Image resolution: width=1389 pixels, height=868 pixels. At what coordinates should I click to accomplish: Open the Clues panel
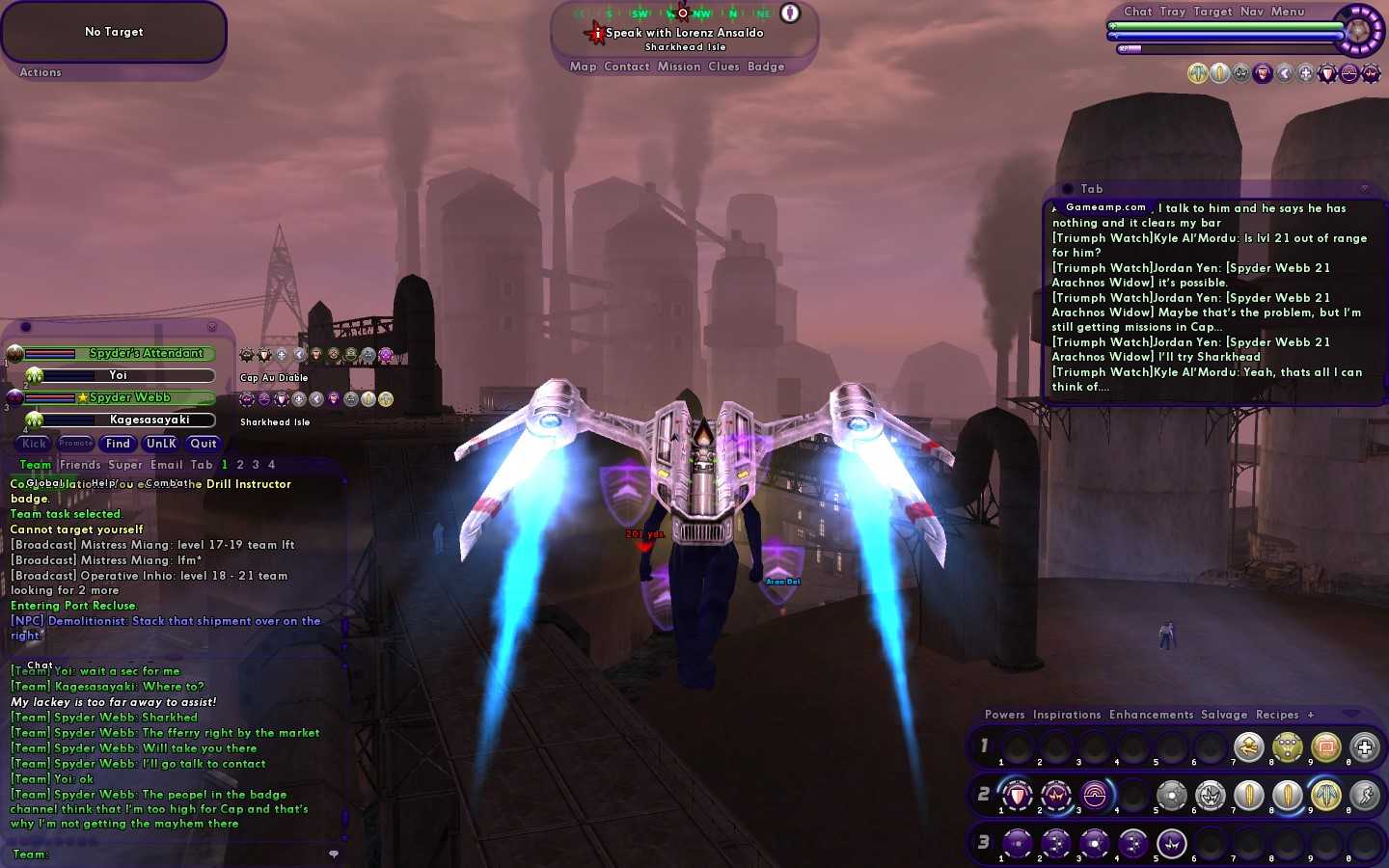click(723, 67)
